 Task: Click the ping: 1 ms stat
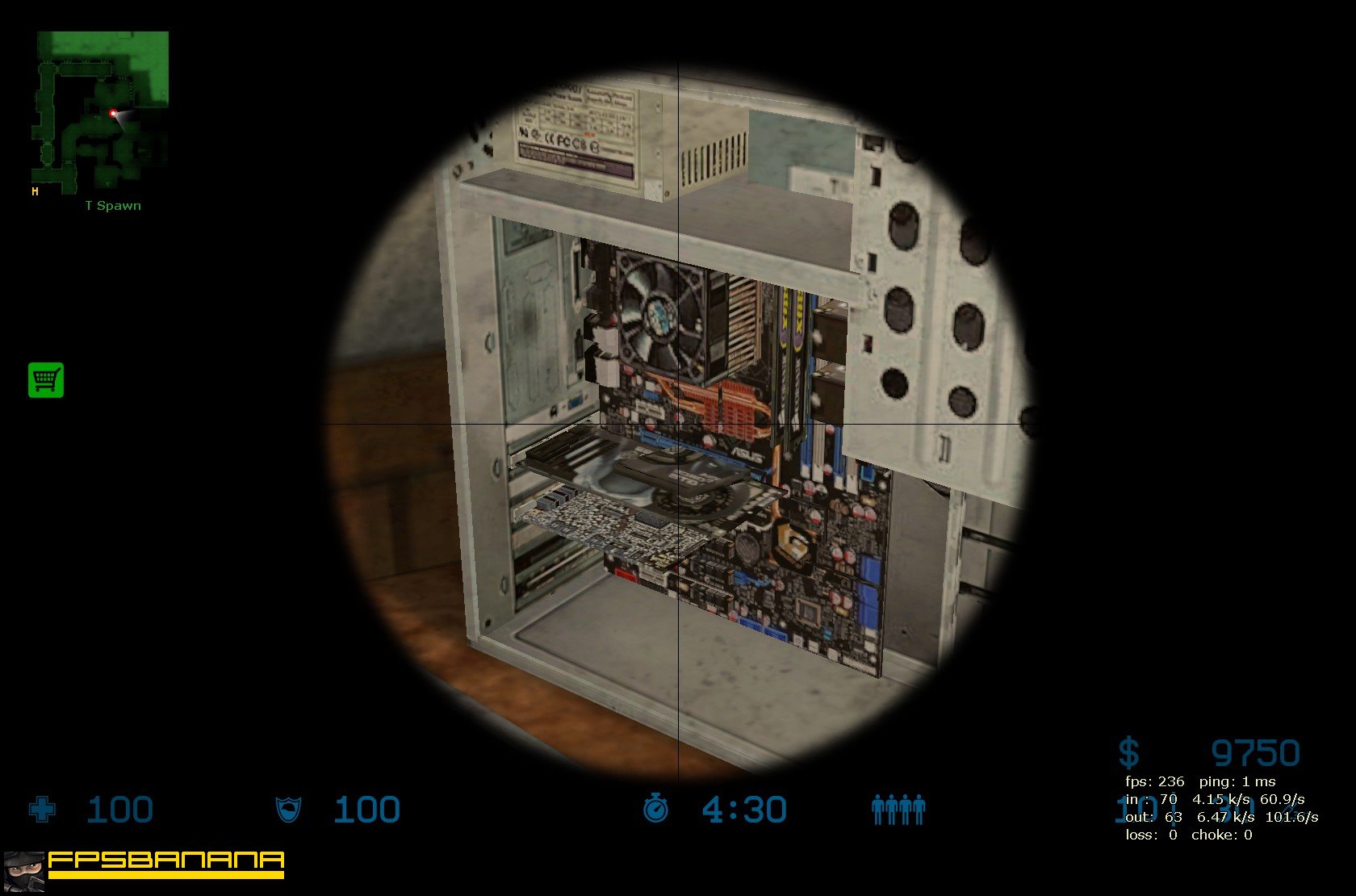[1238, 781]
